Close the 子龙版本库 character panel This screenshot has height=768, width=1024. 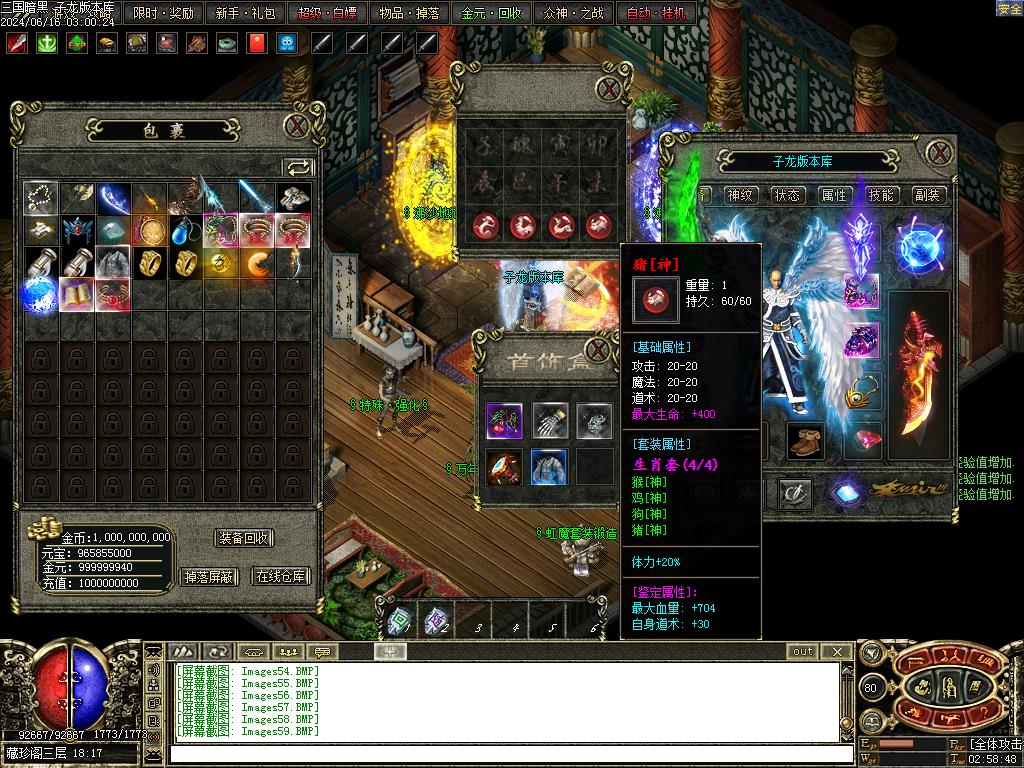[x=939, y=153]
